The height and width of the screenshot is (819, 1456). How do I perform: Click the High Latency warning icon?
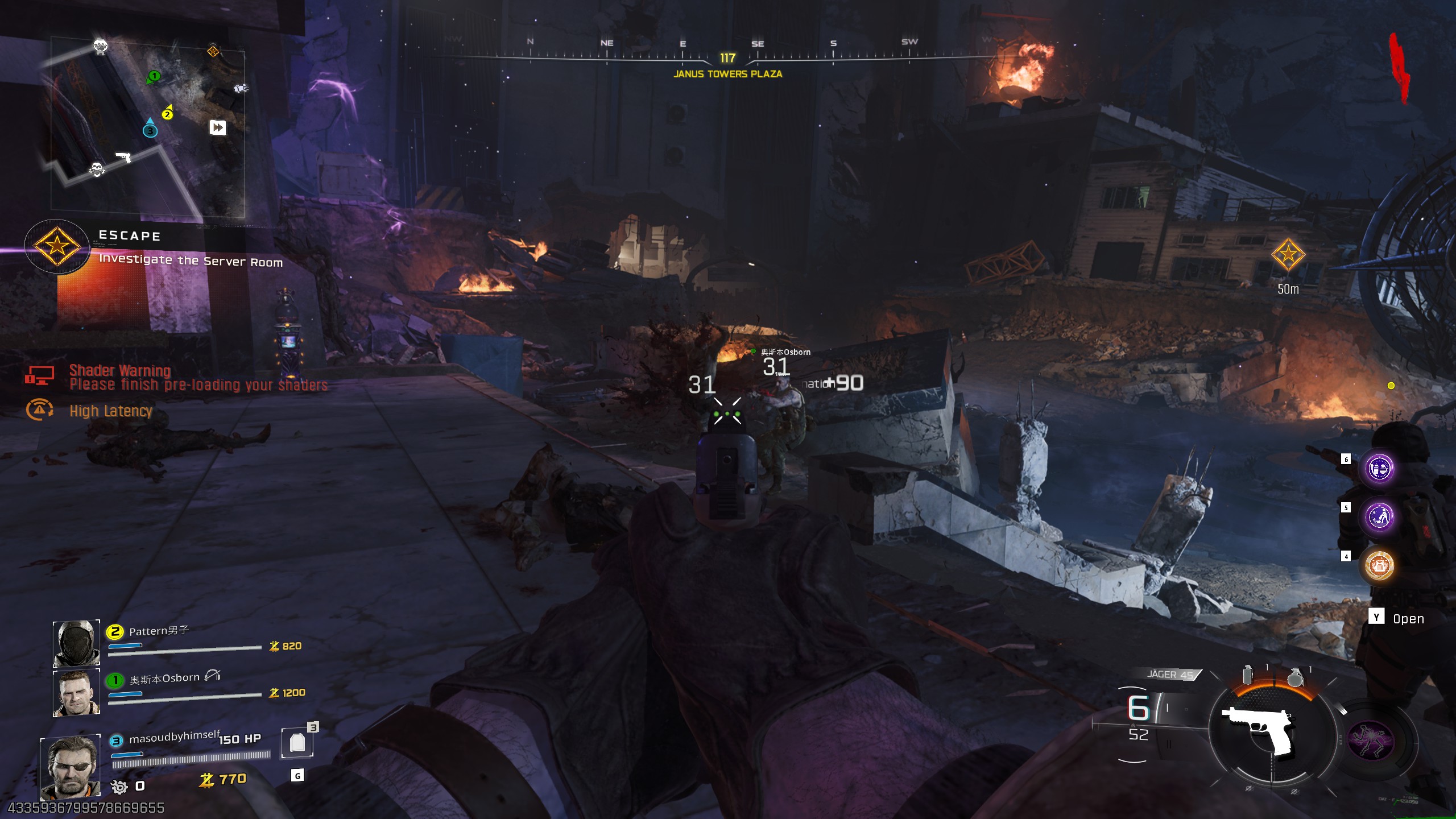[39, 409]
